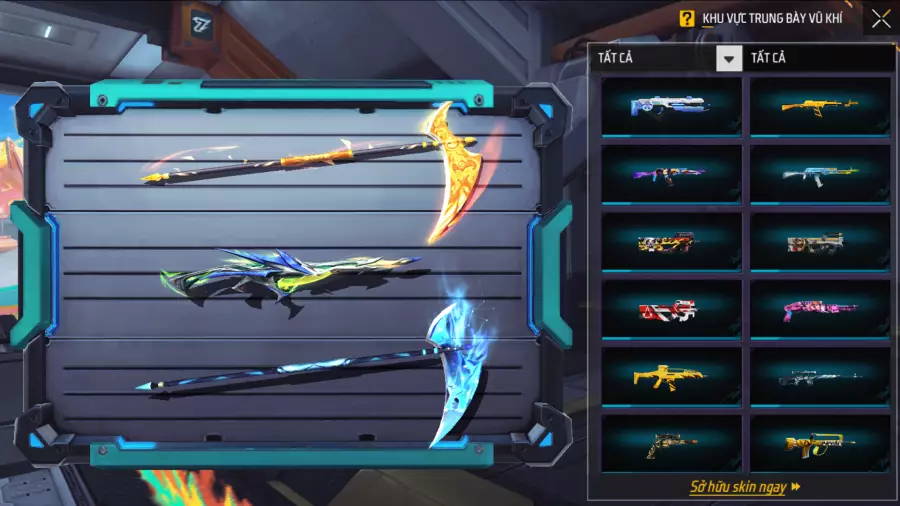Pick the dark sniper rifle skin
Screen dimensions: 900x506
coord(819,376)
